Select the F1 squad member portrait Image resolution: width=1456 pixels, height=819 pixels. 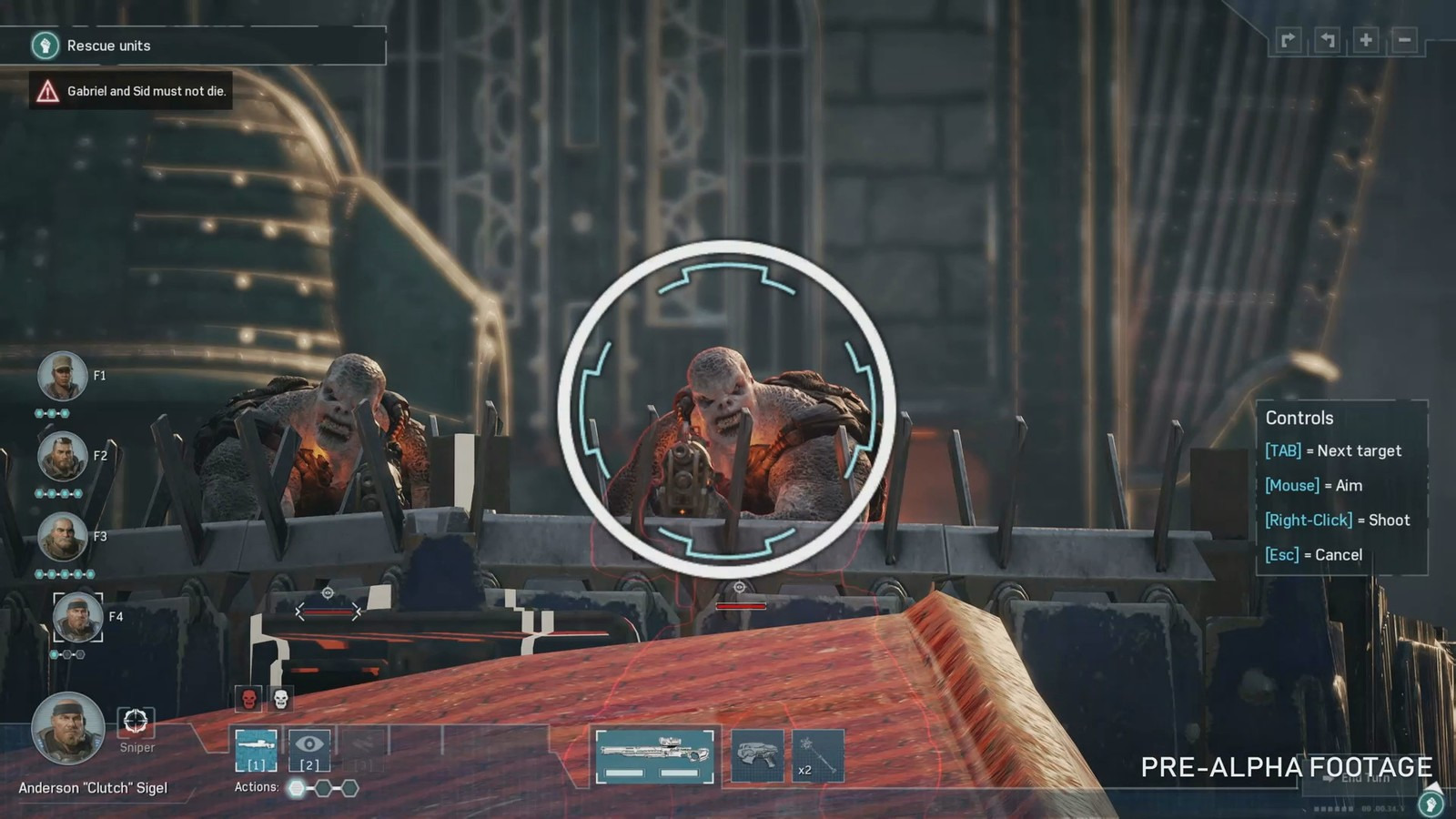point(62,376)
